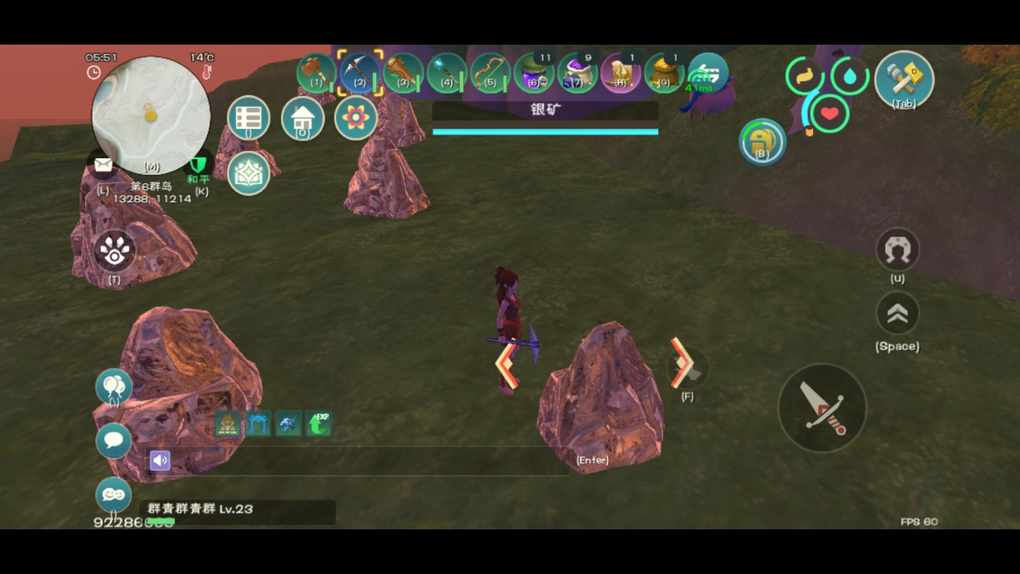Viewport: 1020px width, 574px height.
Task: Tap the paw eye pet button
Action: coord(115,251)
